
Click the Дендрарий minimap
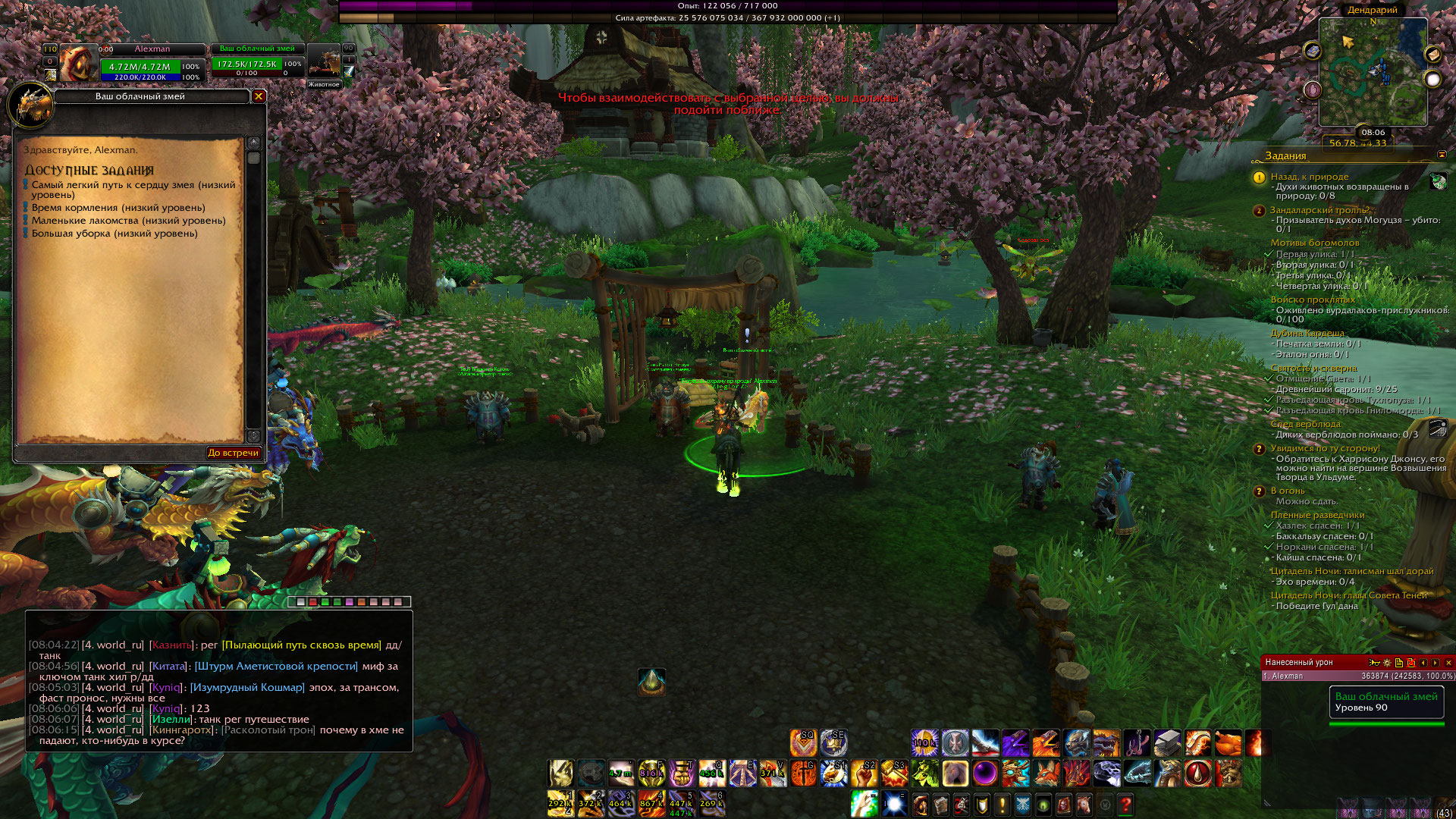[x=1373, y=72]
